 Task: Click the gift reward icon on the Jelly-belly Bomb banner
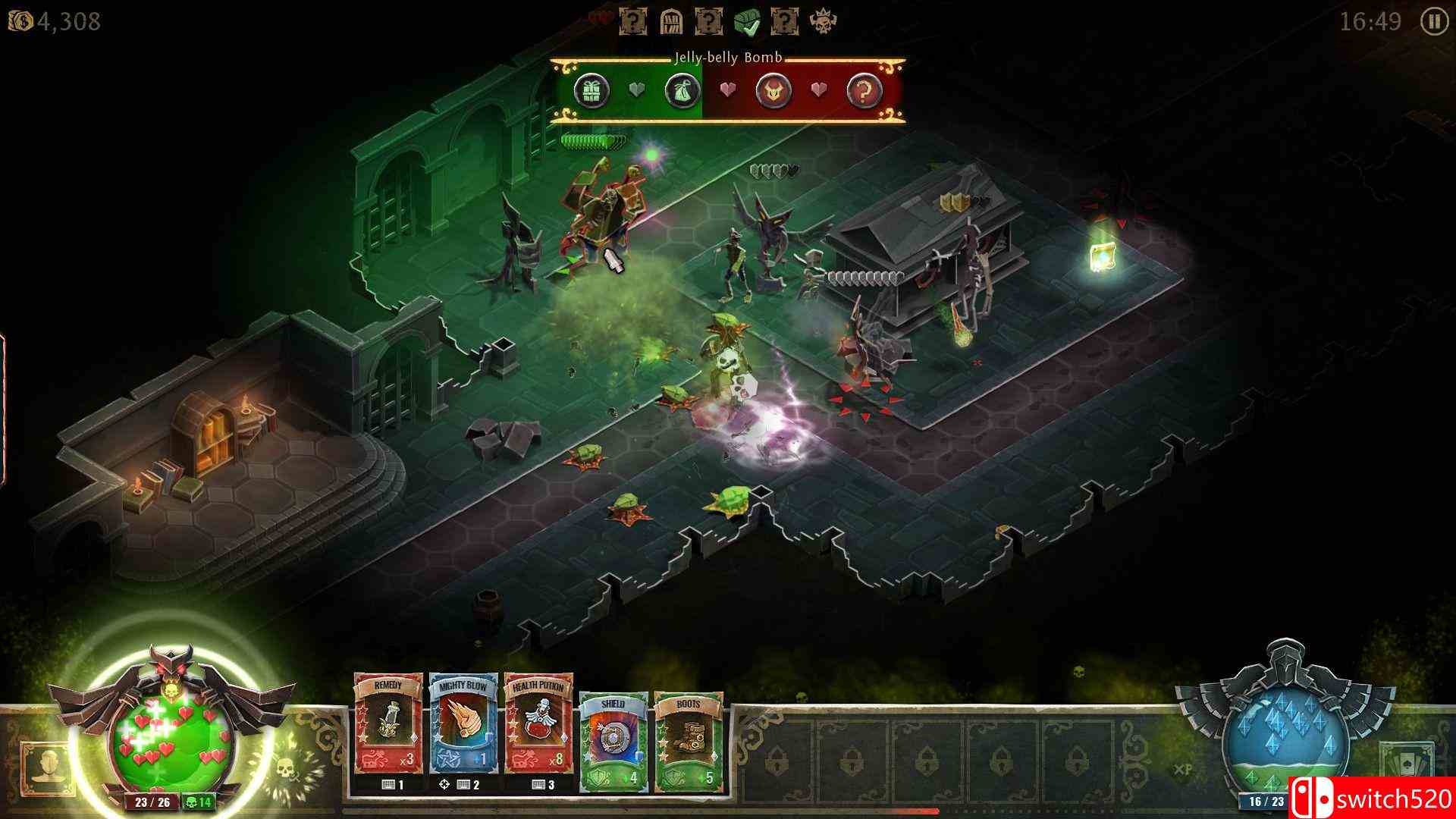tap(594, 91)
